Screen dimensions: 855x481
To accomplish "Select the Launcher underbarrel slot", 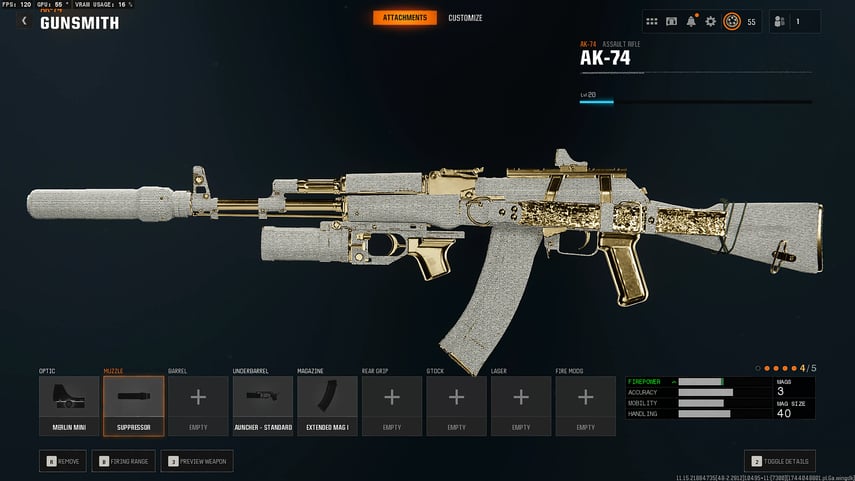I will point(262,404).
